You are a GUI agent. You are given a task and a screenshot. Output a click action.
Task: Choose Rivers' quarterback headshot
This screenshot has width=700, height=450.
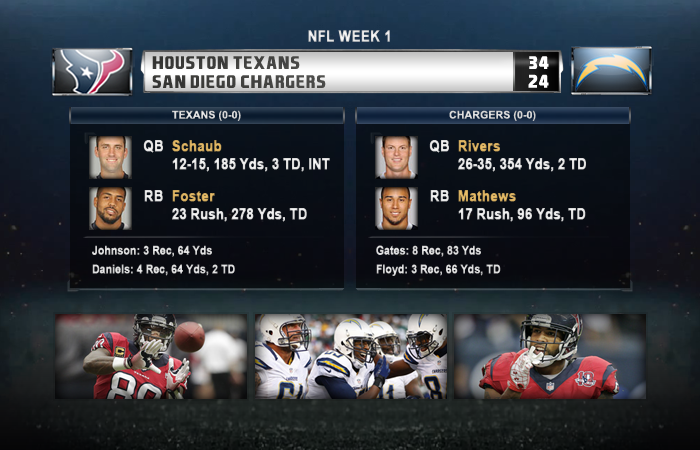click(x=396, y=156)
